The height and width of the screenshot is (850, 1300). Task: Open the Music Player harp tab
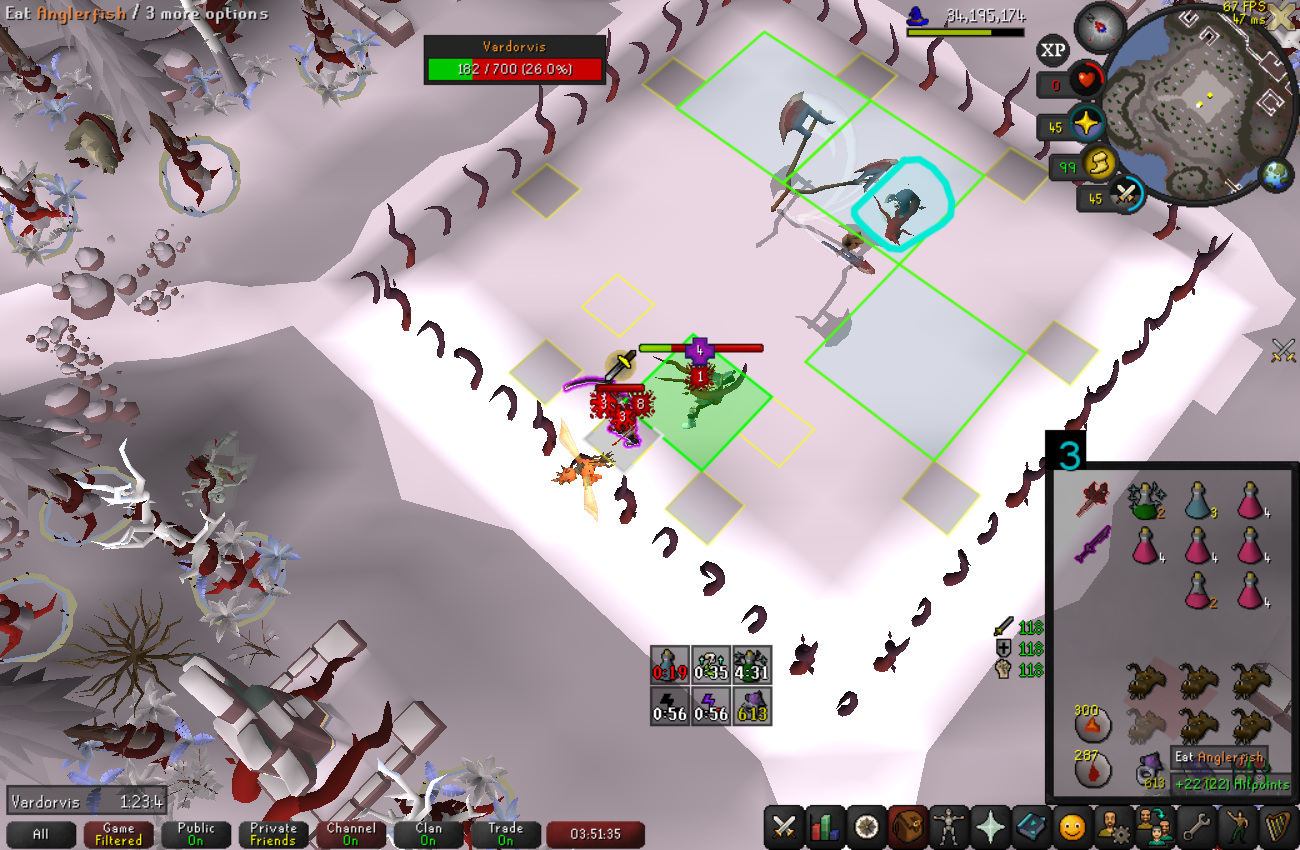pyautogui.click(x=1277, y=827)
